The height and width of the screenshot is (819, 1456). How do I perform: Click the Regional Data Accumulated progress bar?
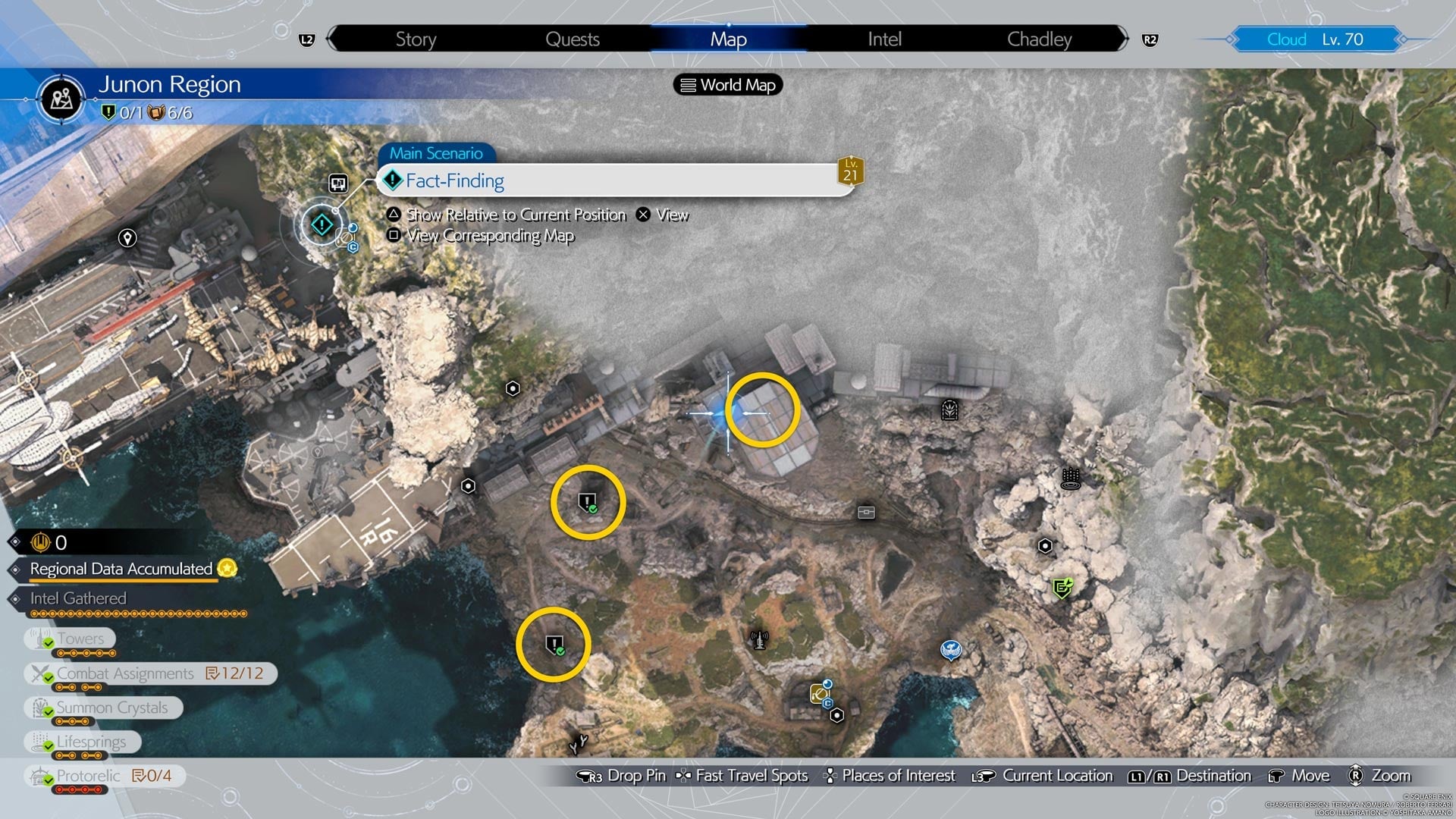click(x=118, y=570)
